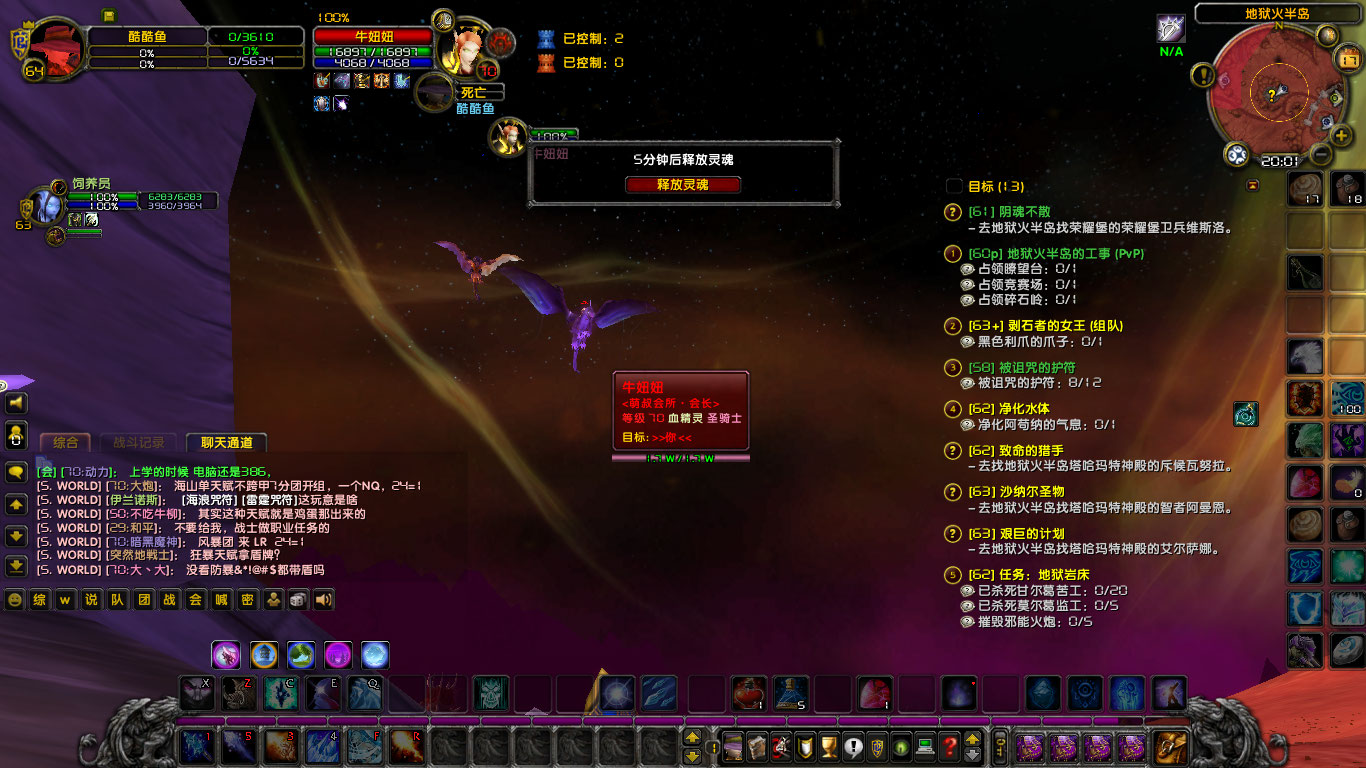1366x768 pixels.
Task: Open the talents panel (red dagger icon)
Action: pyautogui.click(x=780, y=746)
